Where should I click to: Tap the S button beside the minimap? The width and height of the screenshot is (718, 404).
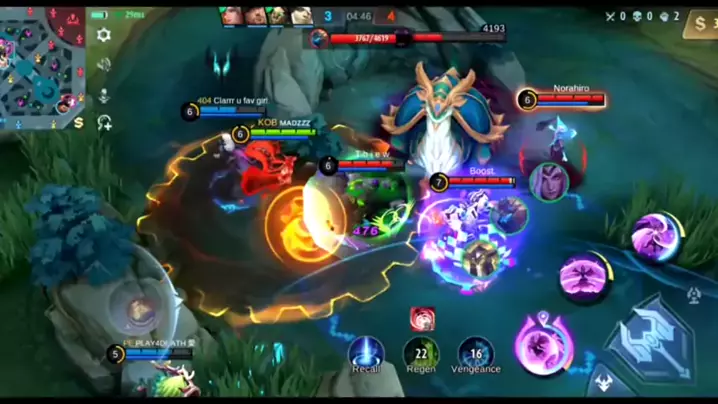point(78,122)
